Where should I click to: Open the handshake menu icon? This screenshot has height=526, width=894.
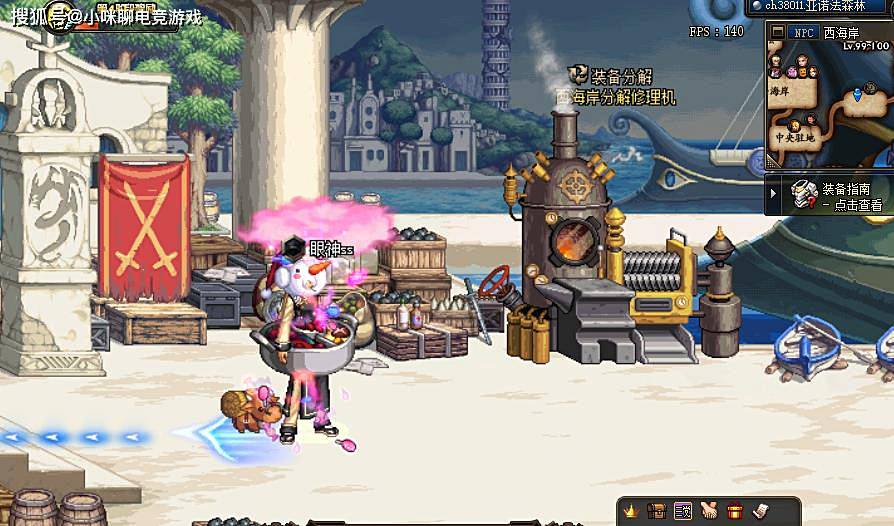[709, 511]
